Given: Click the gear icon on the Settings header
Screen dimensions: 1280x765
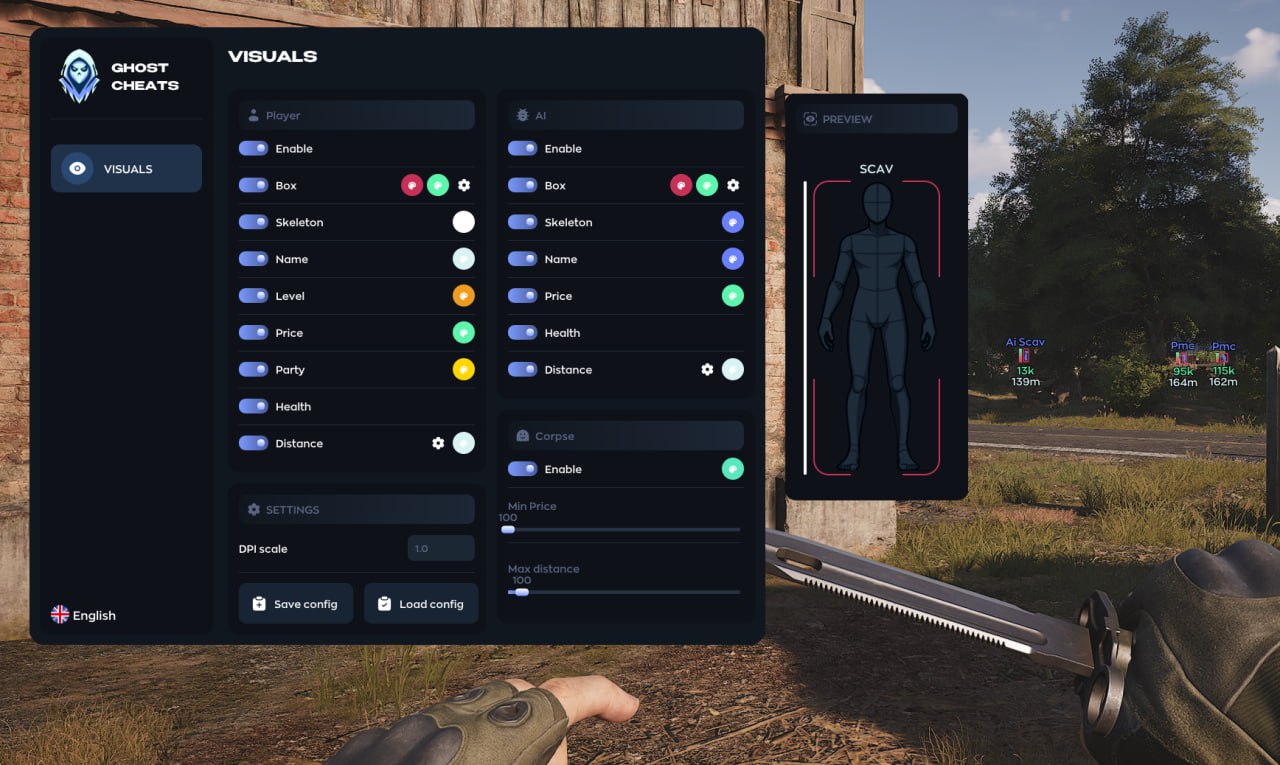Looking at the screenshot, I should click(253, 509).
